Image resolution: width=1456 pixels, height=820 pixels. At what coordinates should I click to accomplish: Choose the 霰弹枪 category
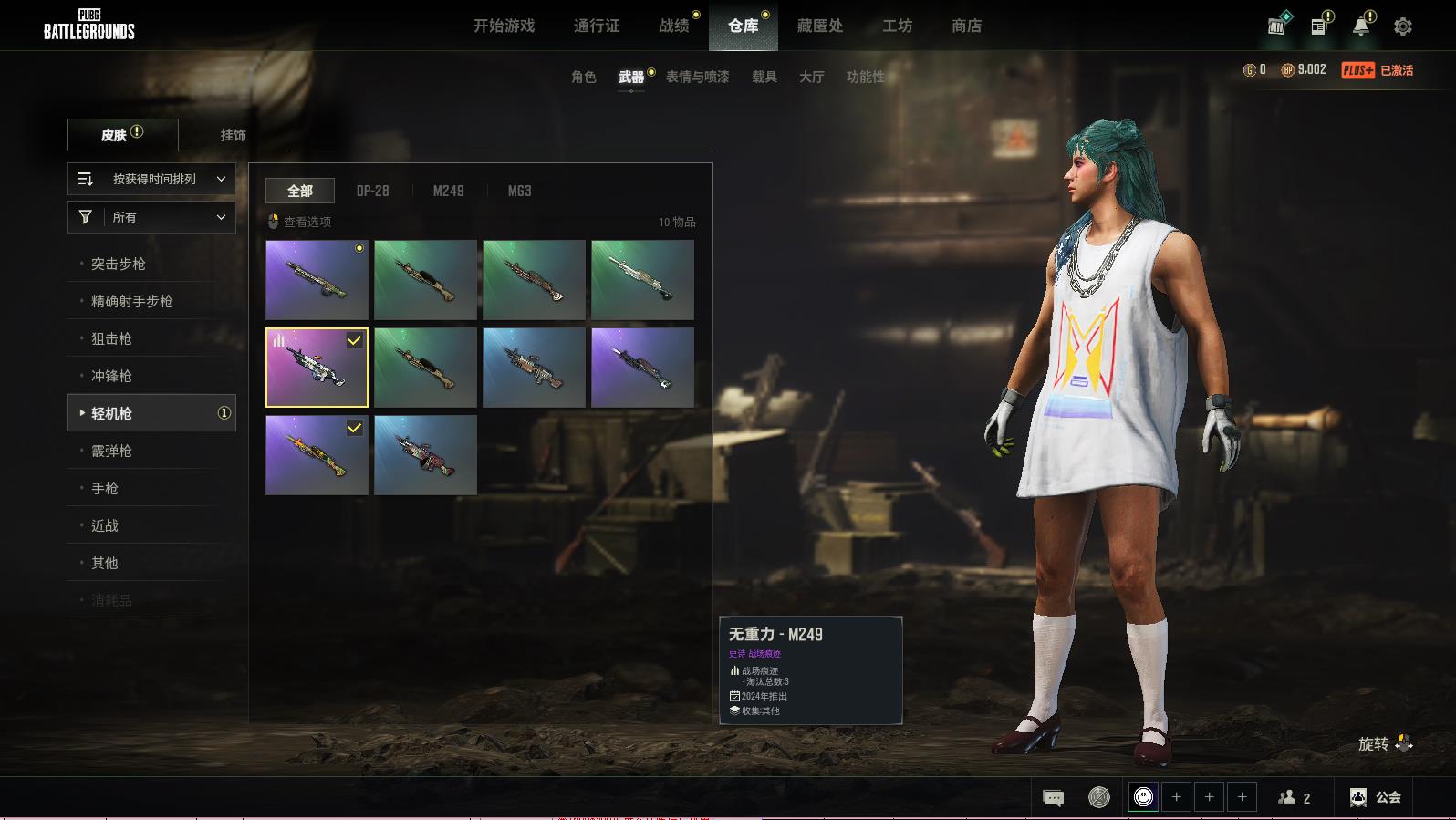111,451
